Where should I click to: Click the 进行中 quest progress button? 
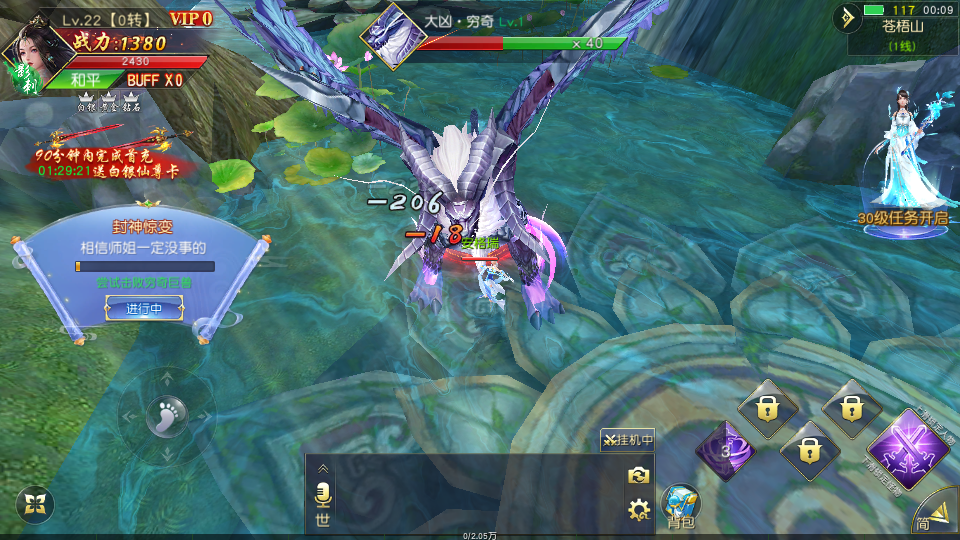[144, 309]
